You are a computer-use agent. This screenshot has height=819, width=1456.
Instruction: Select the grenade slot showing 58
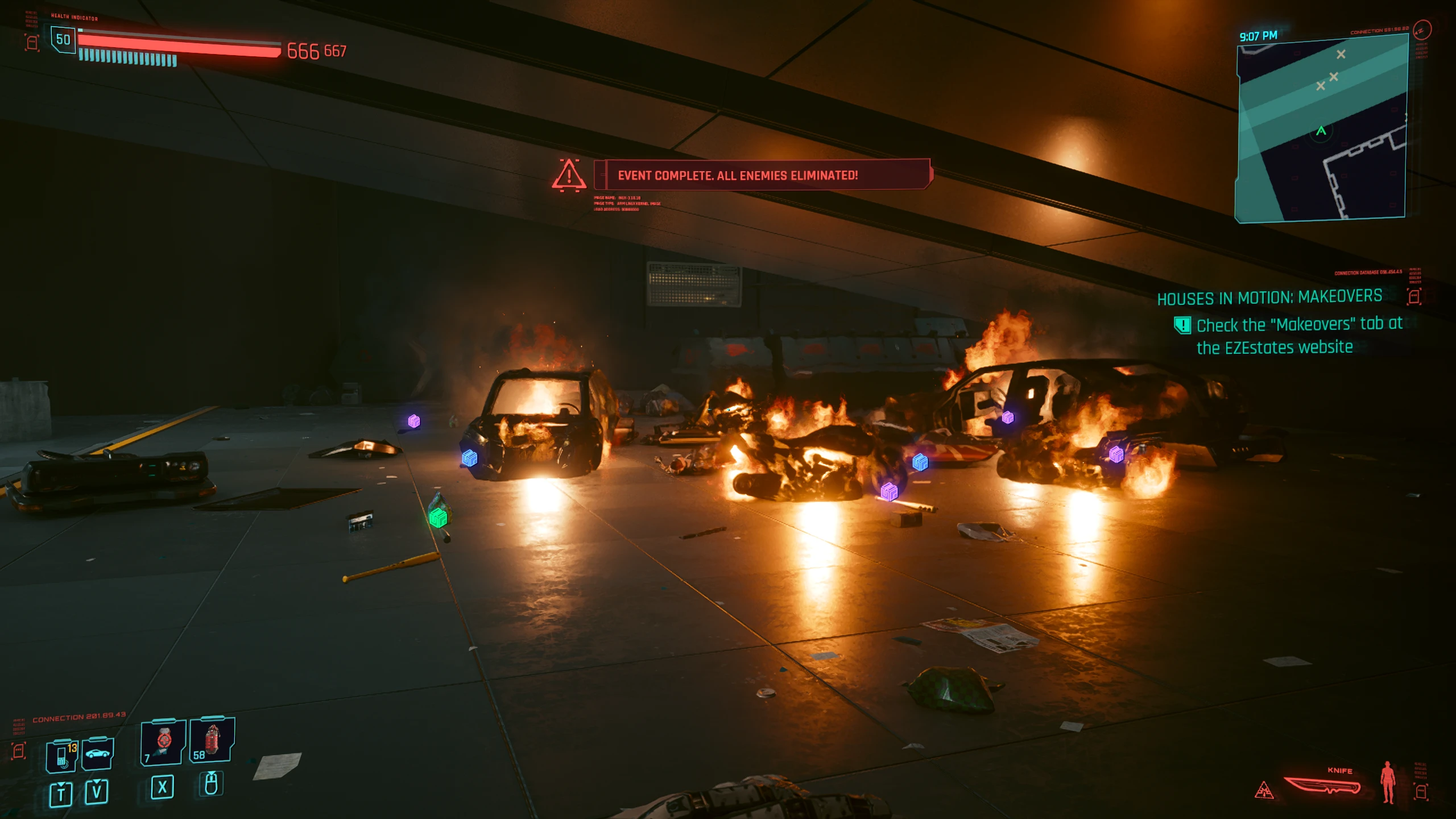click(x=212, y=741)
